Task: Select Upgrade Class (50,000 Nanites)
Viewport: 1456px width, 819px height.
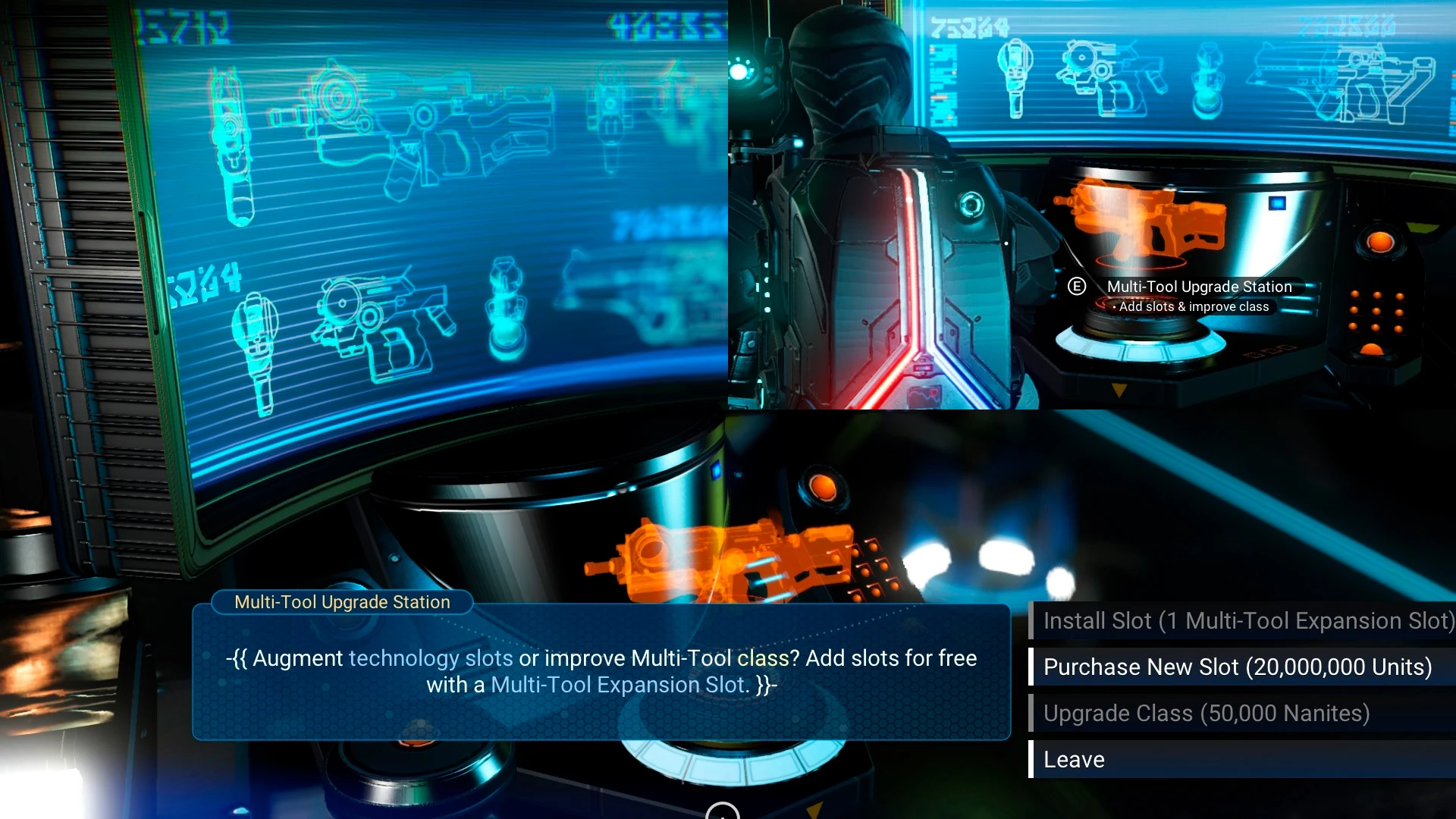Action: click(x=1244, y=713)
